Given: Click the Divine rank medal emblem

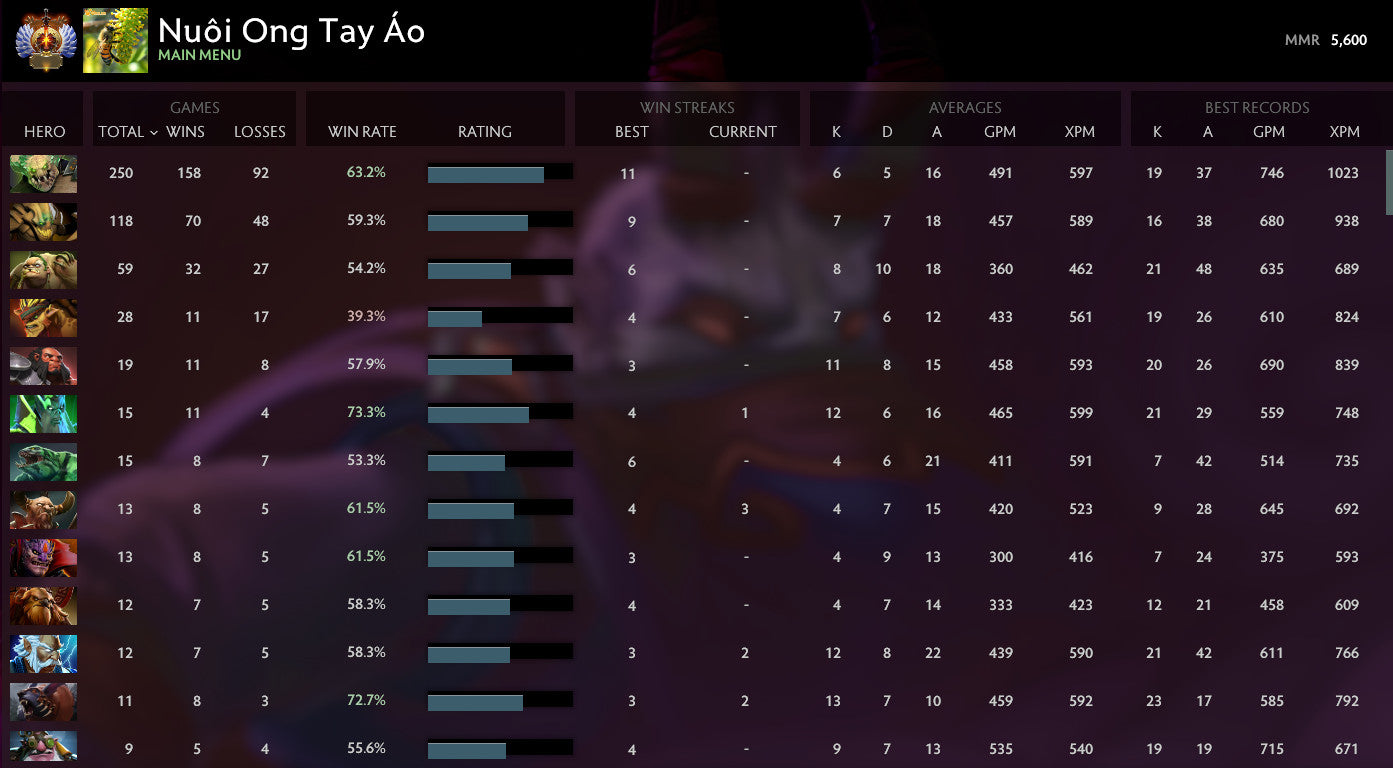Looking at the screenshot, I should tap(41, 40).
